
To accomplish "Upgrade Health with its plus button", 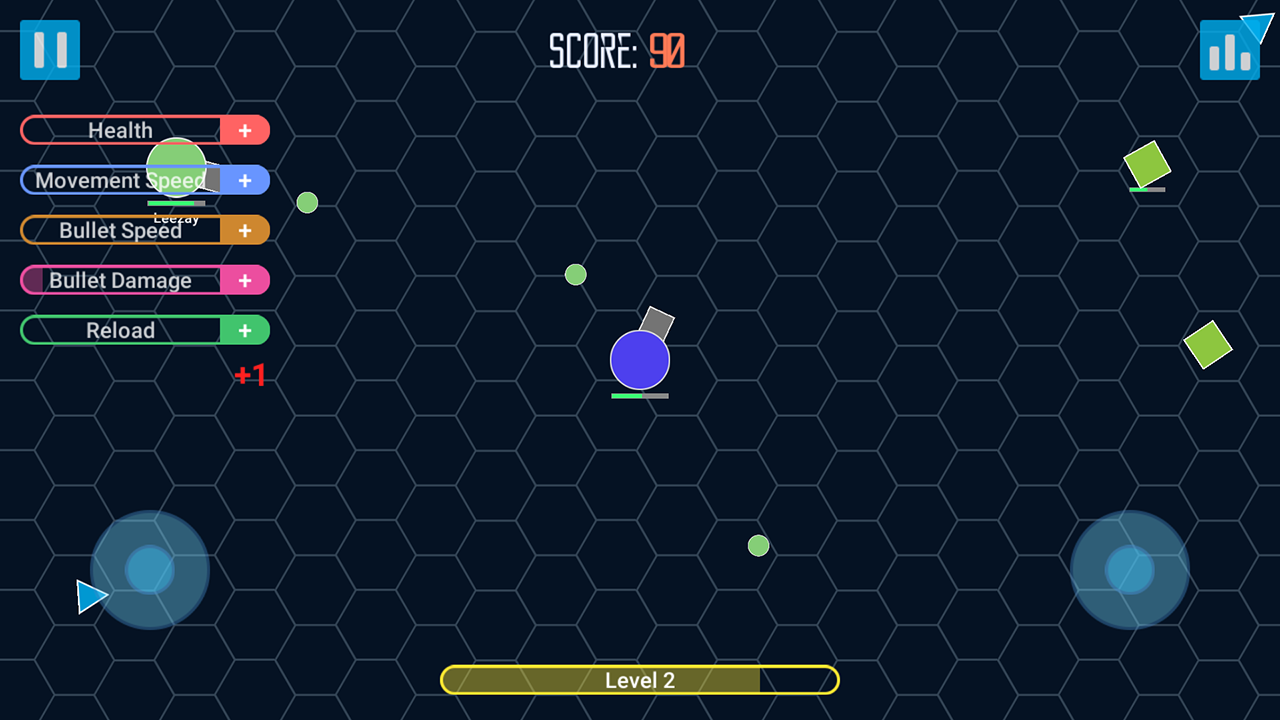I will (245, 130).
